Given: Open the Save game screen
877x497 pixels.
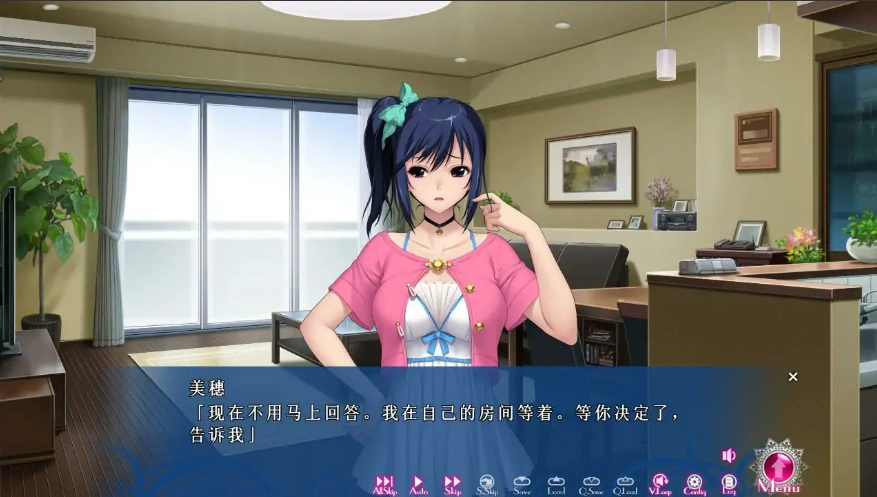Looking at the screenshot, I should (x=522, y=484).
